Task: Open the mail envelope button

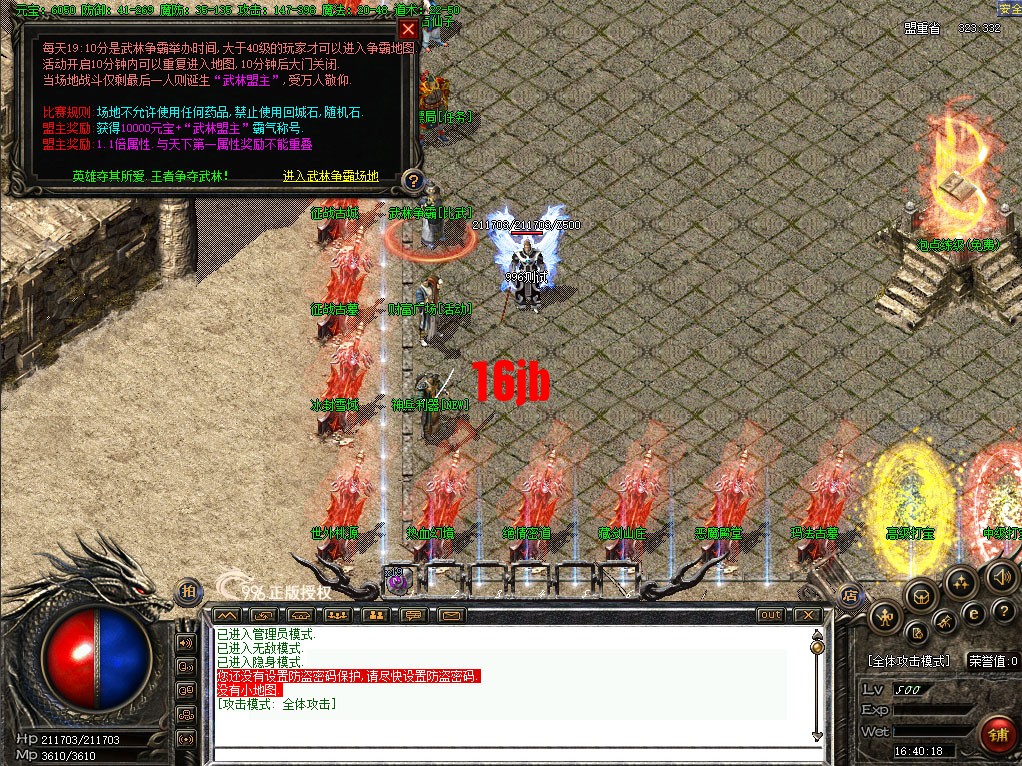Action: click(x=451, y=615)
